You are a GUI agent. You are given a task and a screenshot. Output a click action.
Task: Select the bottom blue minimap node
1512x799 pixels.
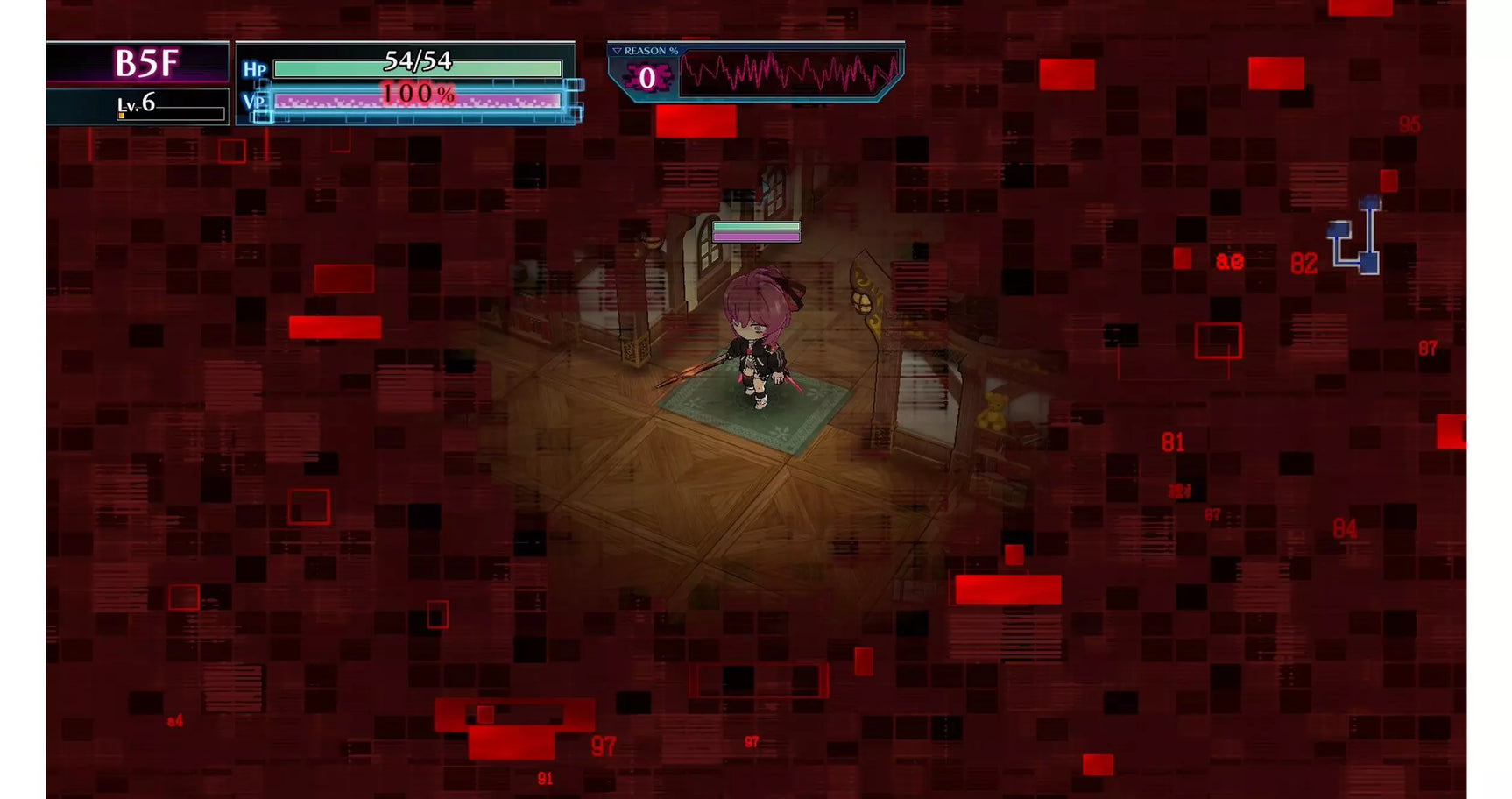point(1368,263)
